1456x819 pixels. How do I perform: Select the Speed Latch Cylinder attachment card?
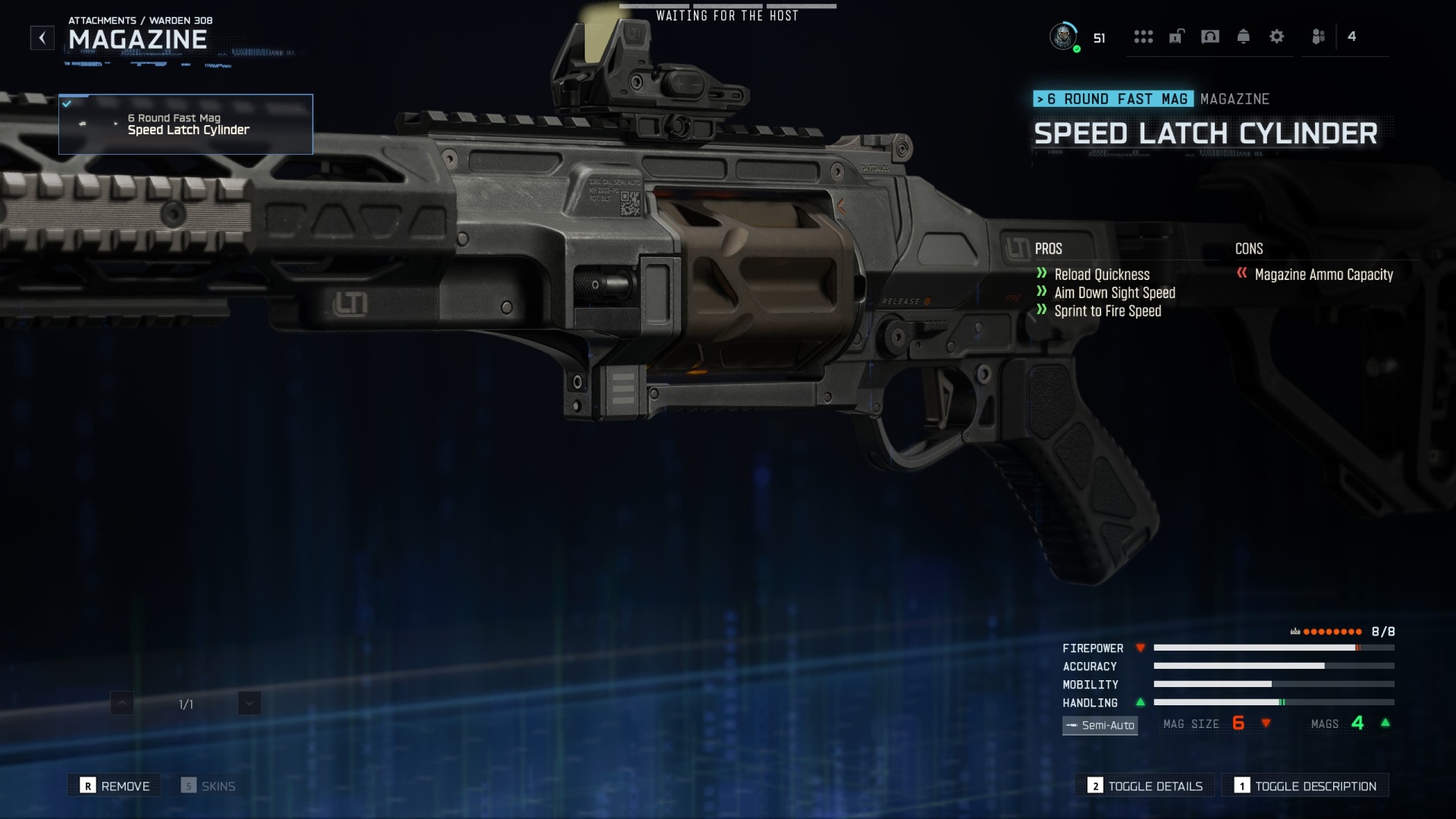[x=185, y=124]
